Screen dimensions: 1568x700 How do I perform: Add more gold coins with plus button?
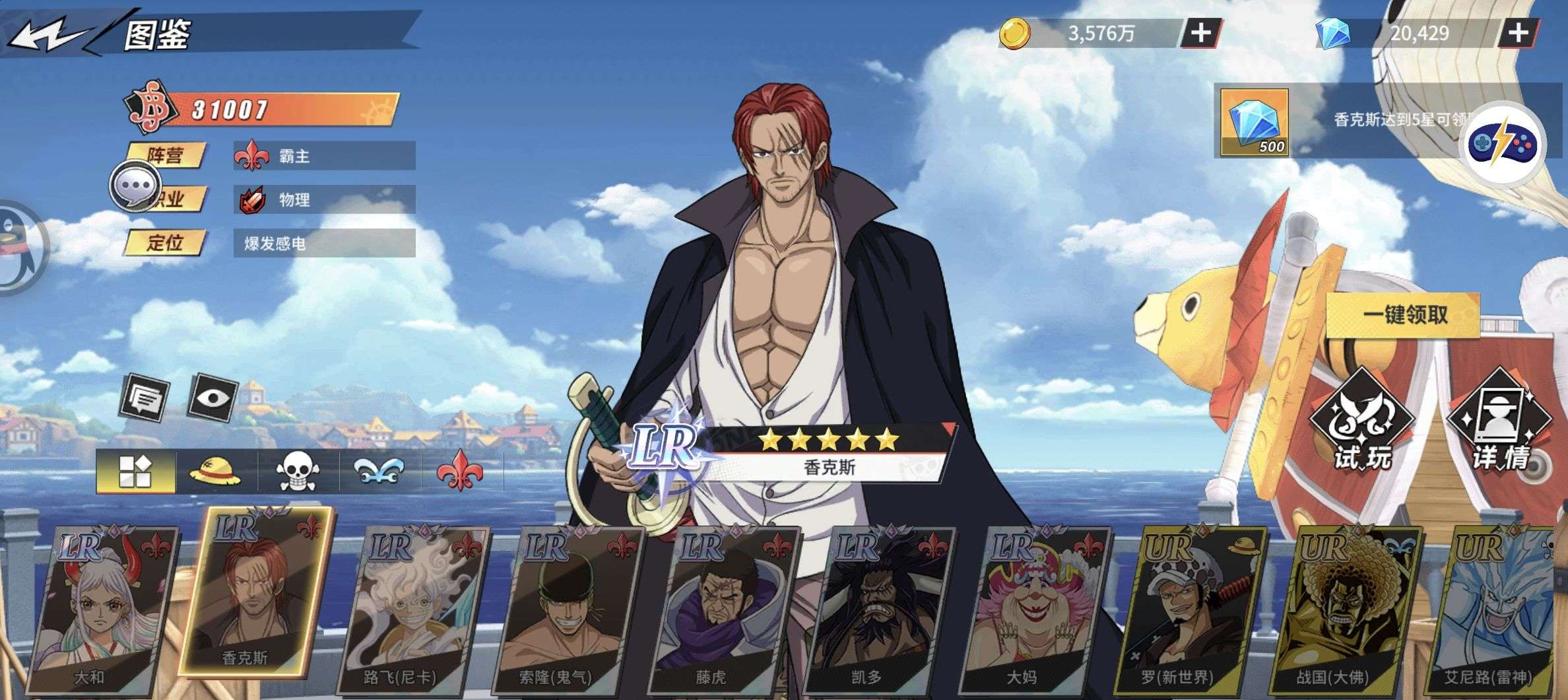pyautogui.click(x=1200, y=32)
